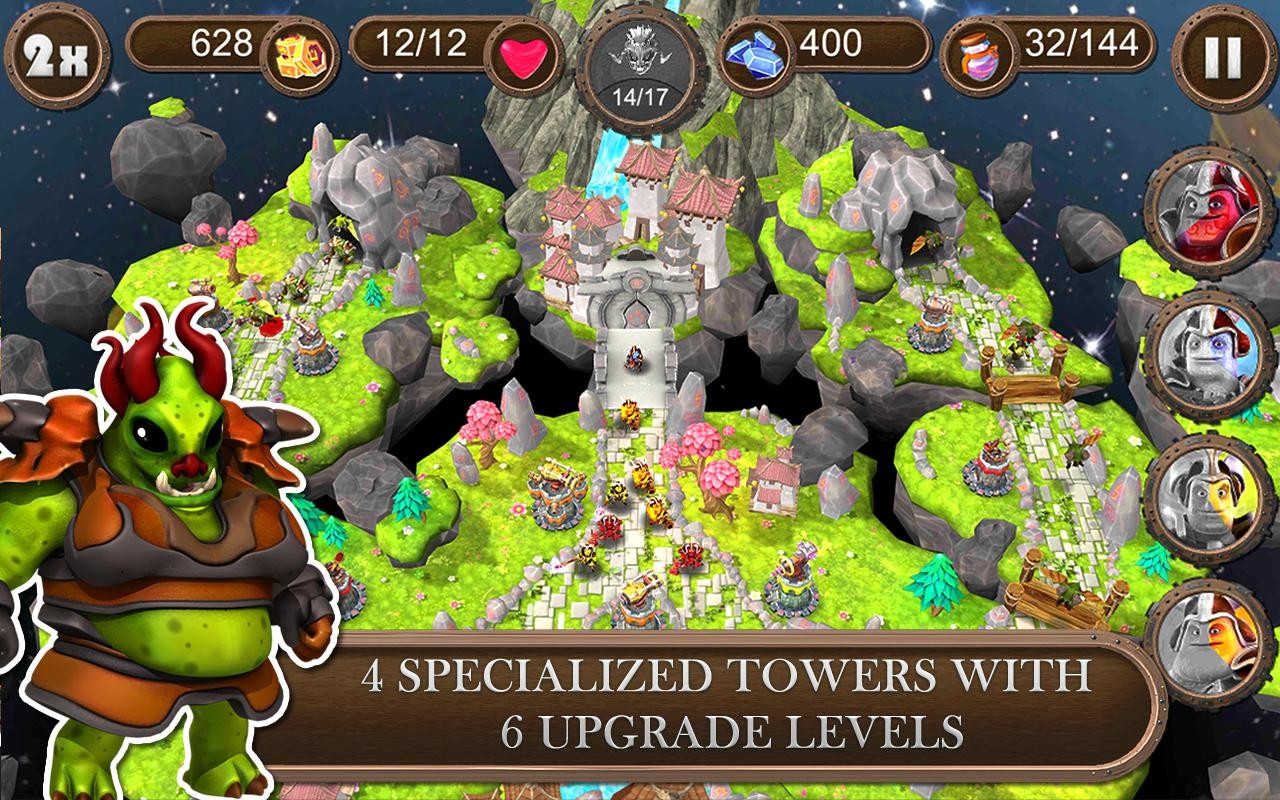Select the red knight hero portrait

[x=1215, y=210]
